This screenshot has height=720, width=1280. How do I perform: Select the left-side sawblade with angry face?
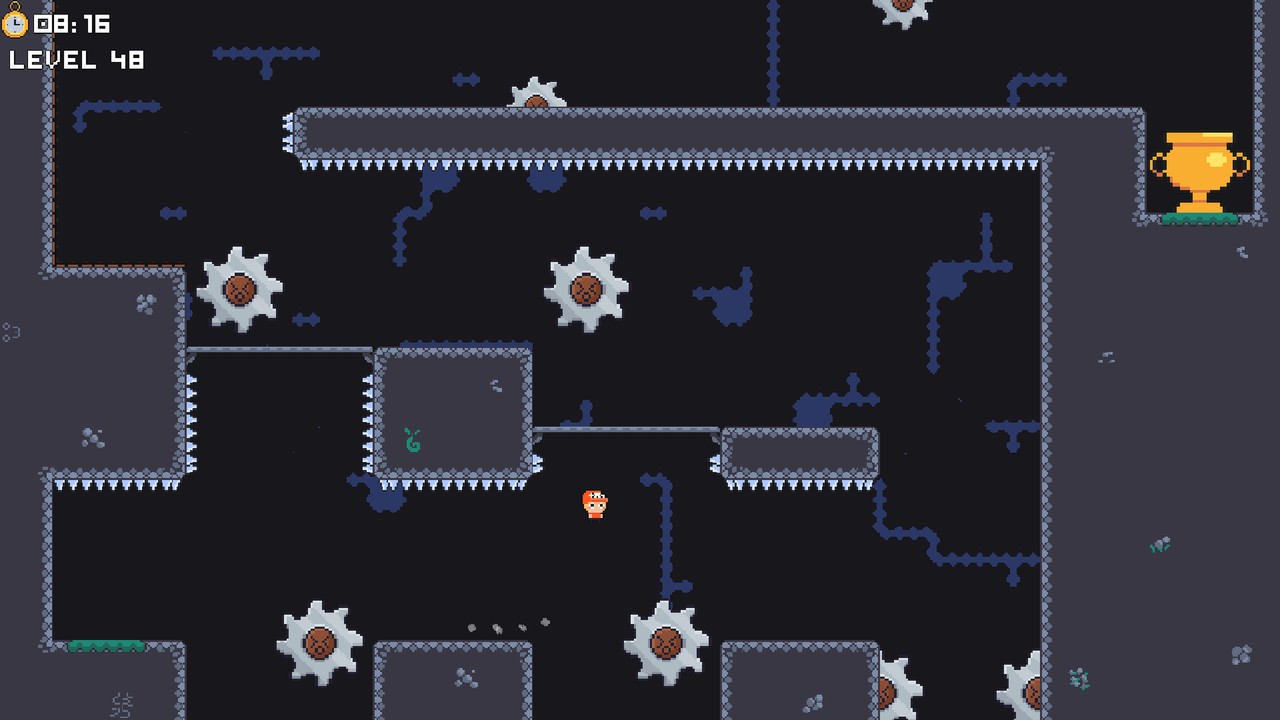(238, 288)
